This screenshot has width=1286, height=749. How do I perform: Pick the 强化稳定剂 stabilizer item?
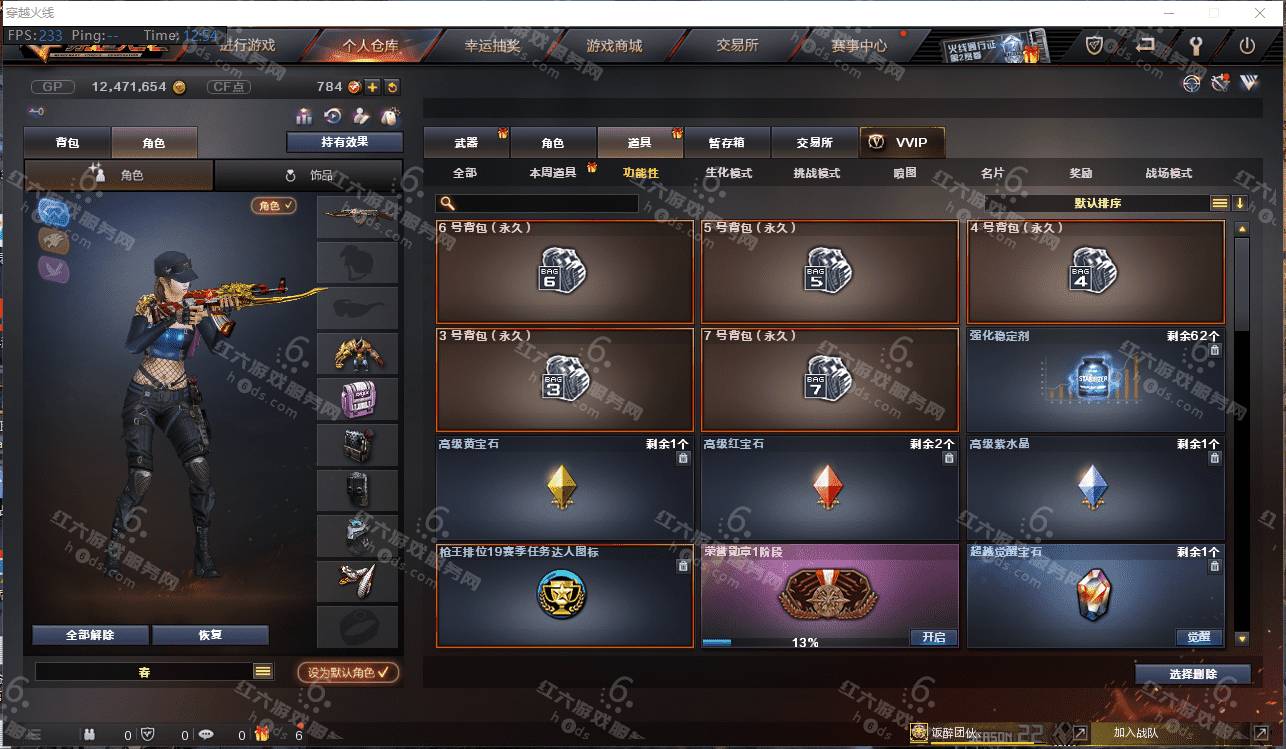(1095, 379)
